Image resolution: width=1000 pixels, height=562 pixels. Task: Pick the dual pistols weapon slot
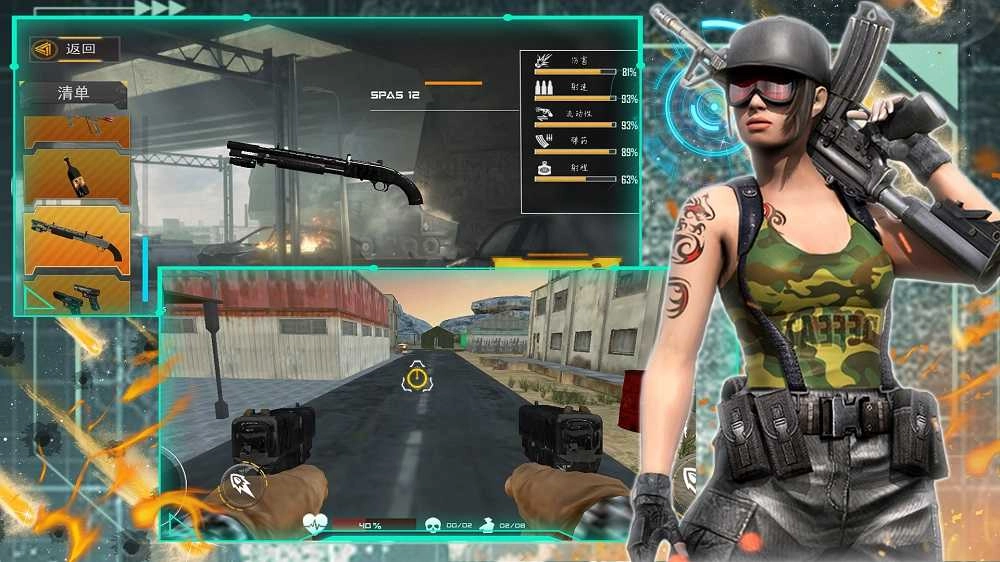(76, 295)
